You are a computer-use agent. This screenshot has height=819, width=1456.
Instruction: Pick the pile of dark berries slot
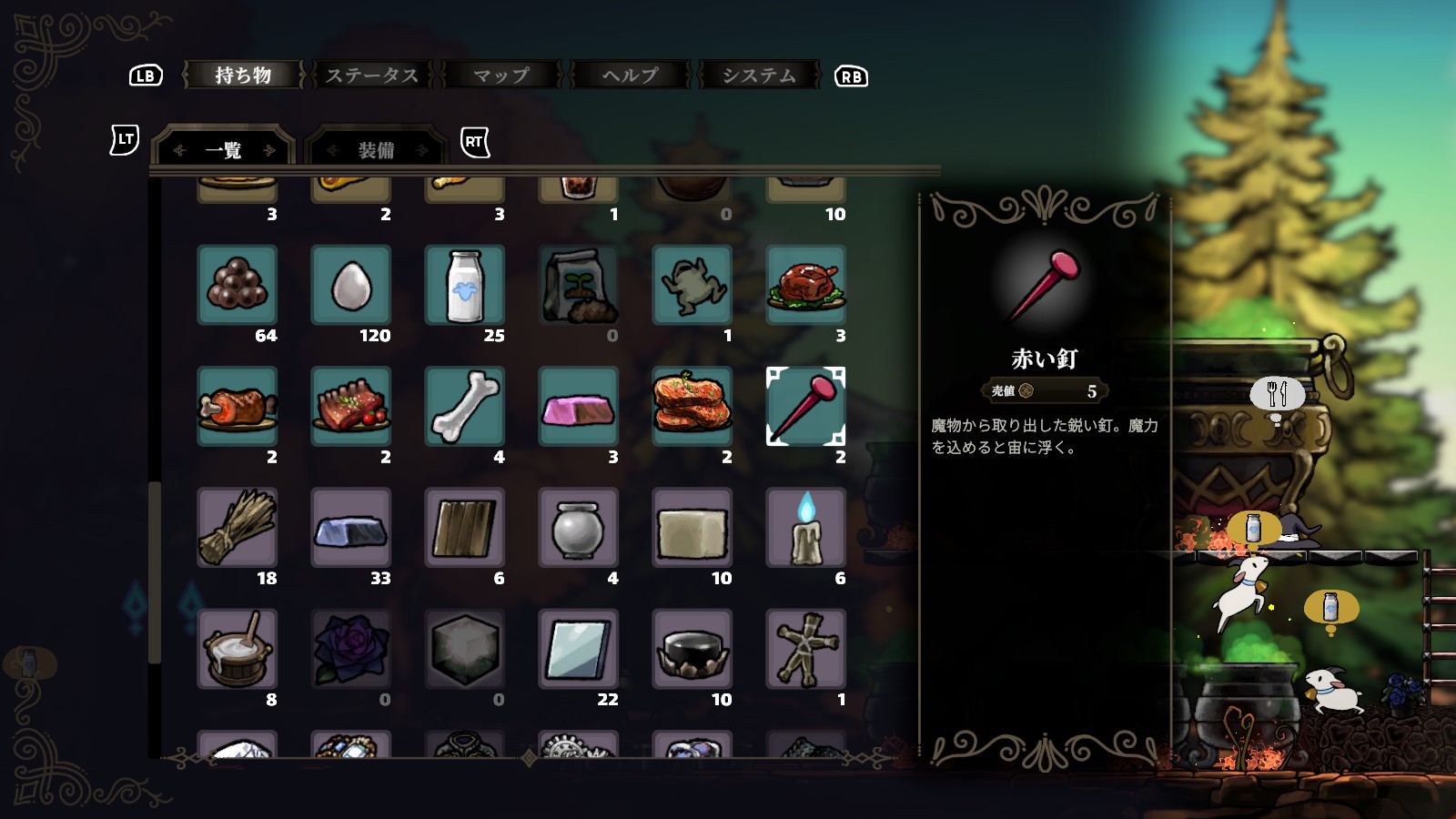click(238, 286)
